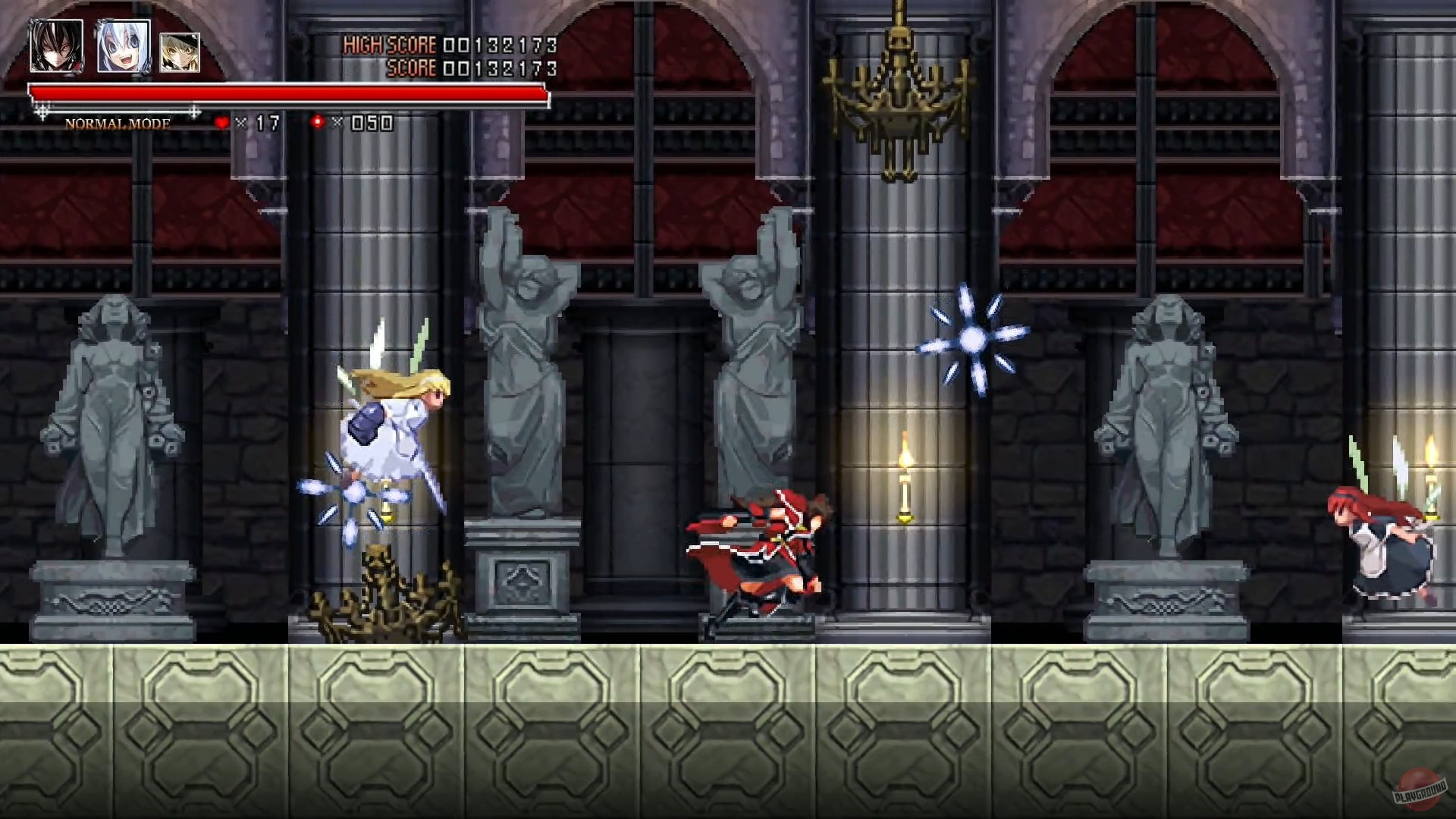Select the HIGH SCORE label text

click(390, 45)
